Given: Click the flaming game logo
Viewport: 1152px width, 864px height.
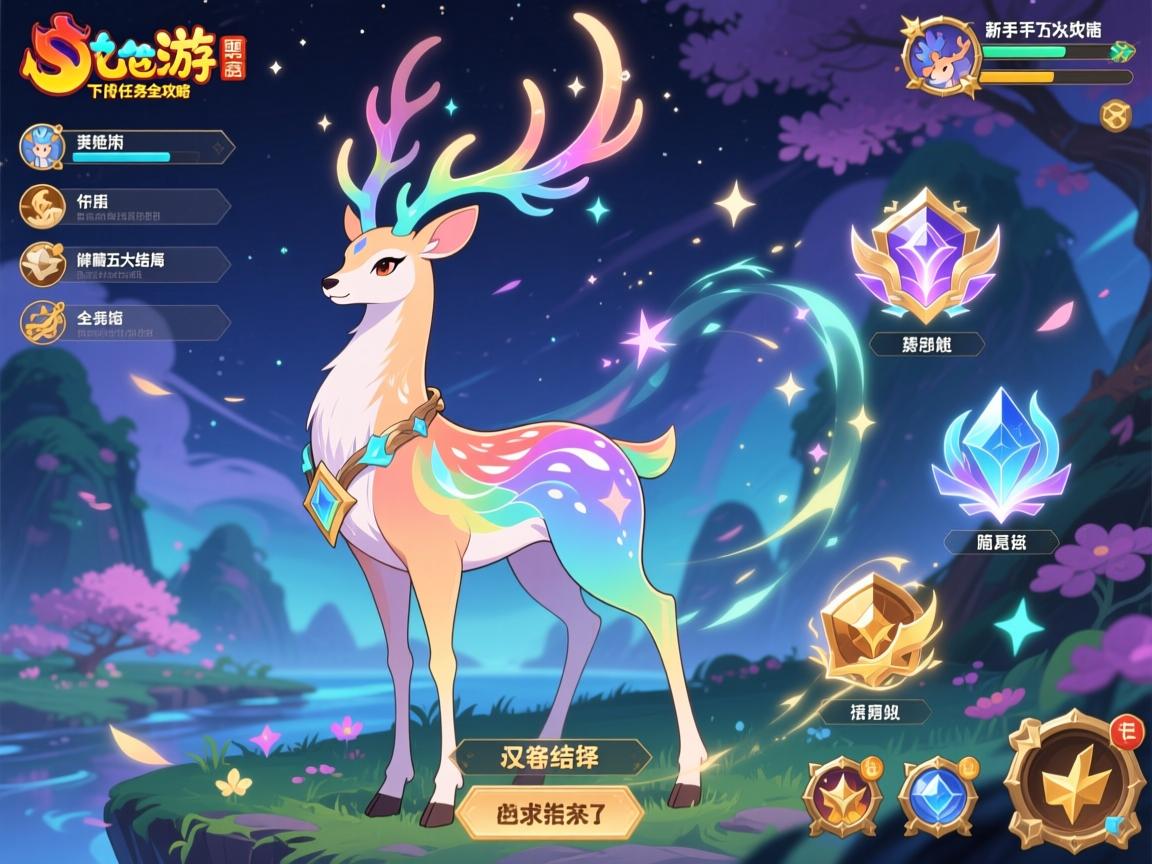Looking at the screenshot, I should (x=120, y=58).
